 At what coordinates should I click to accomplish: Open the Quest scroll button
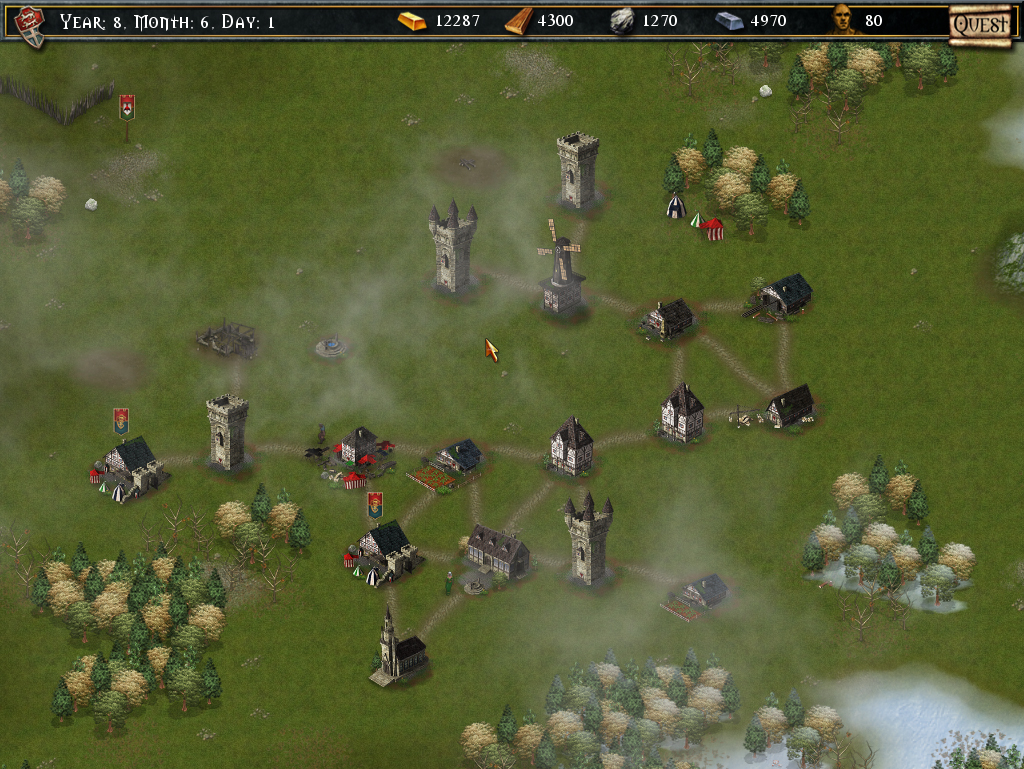click(979, 23)
